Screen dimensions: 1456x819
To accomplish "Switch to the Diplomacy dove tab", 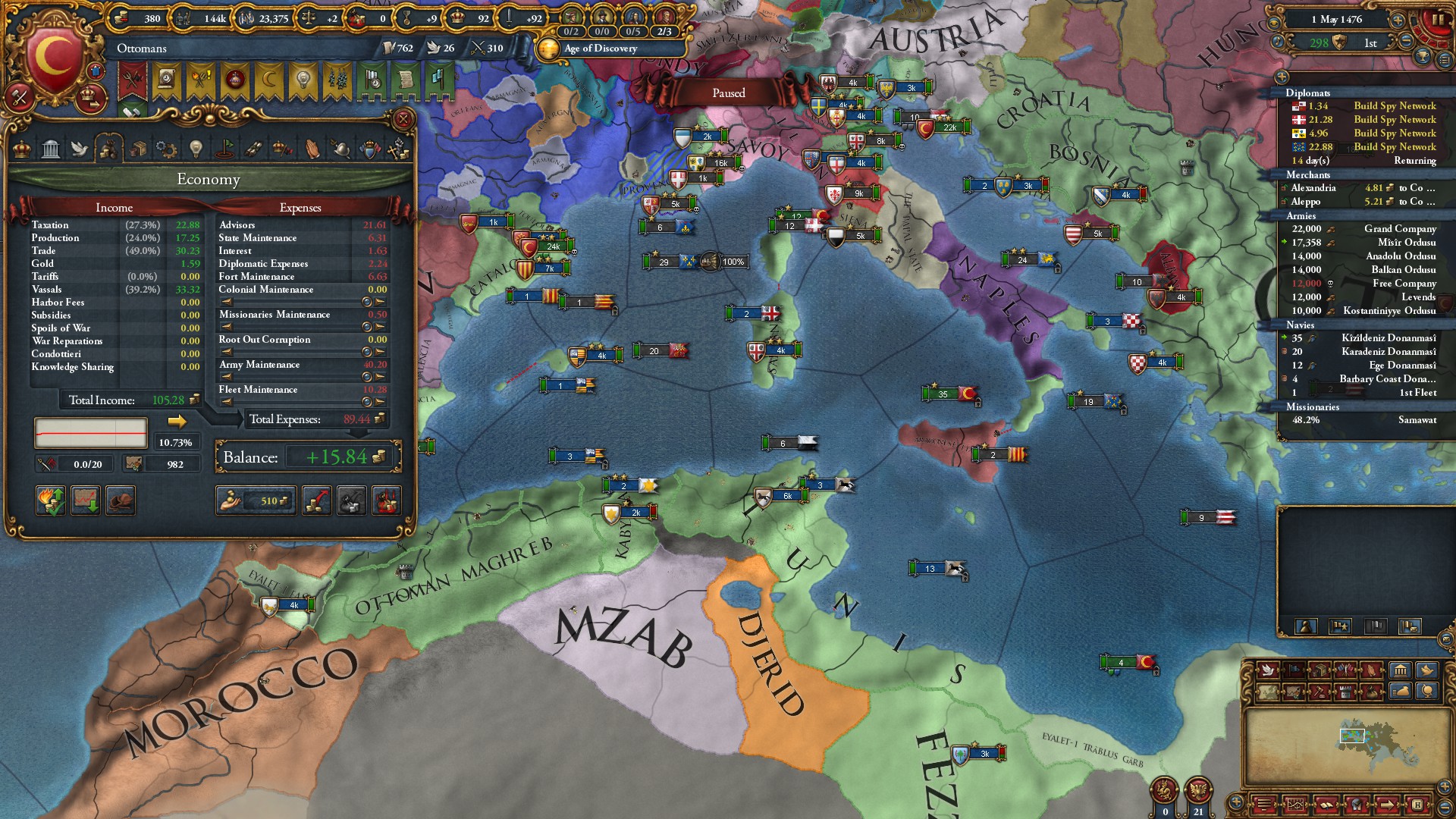I will [x=79, y=149].
